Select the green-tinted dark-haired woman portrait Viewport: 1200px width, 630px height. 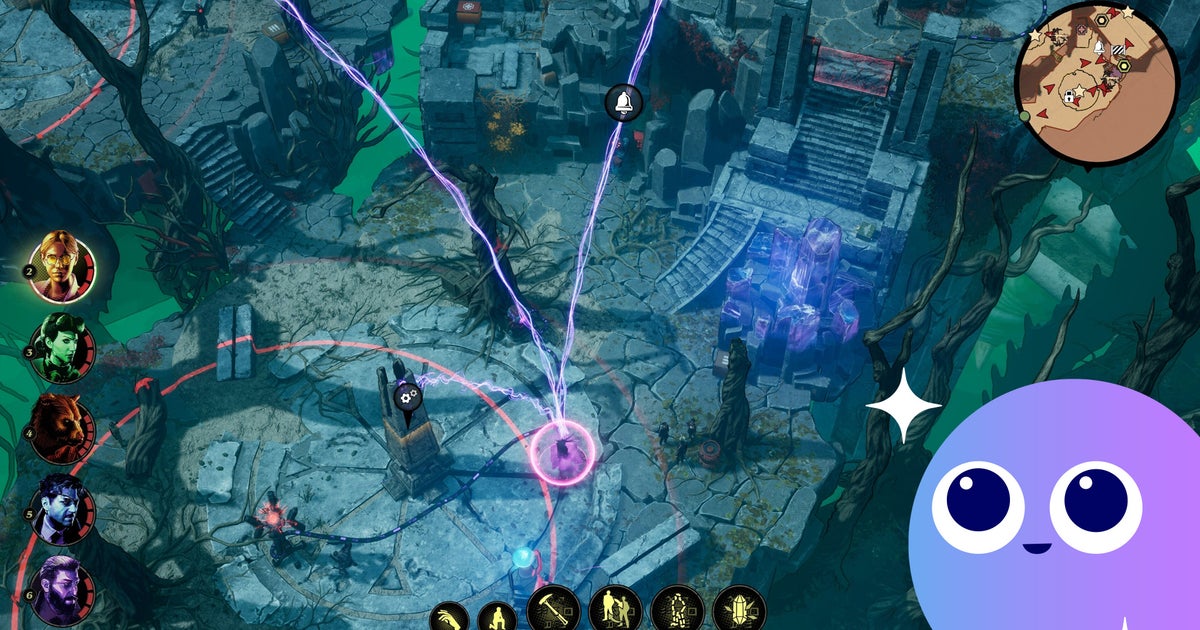coord(57,349)
